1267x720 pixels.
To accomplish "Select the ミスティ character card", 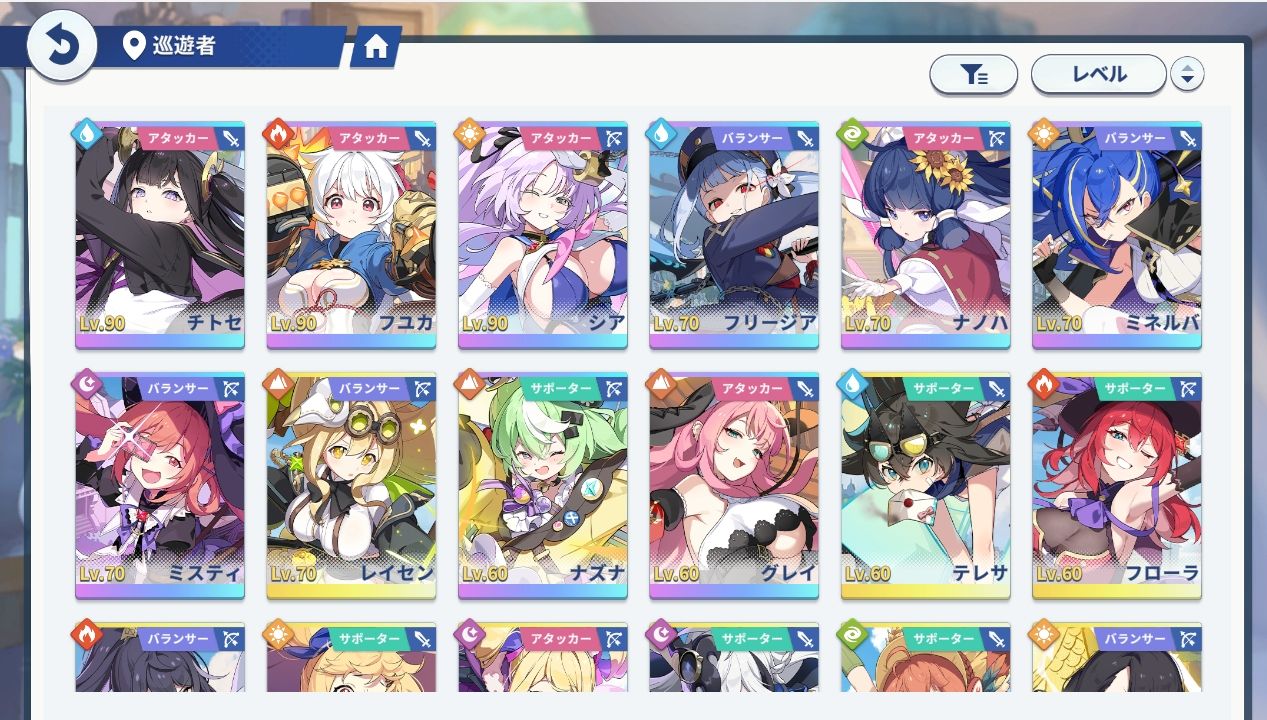I will (160, 486).
